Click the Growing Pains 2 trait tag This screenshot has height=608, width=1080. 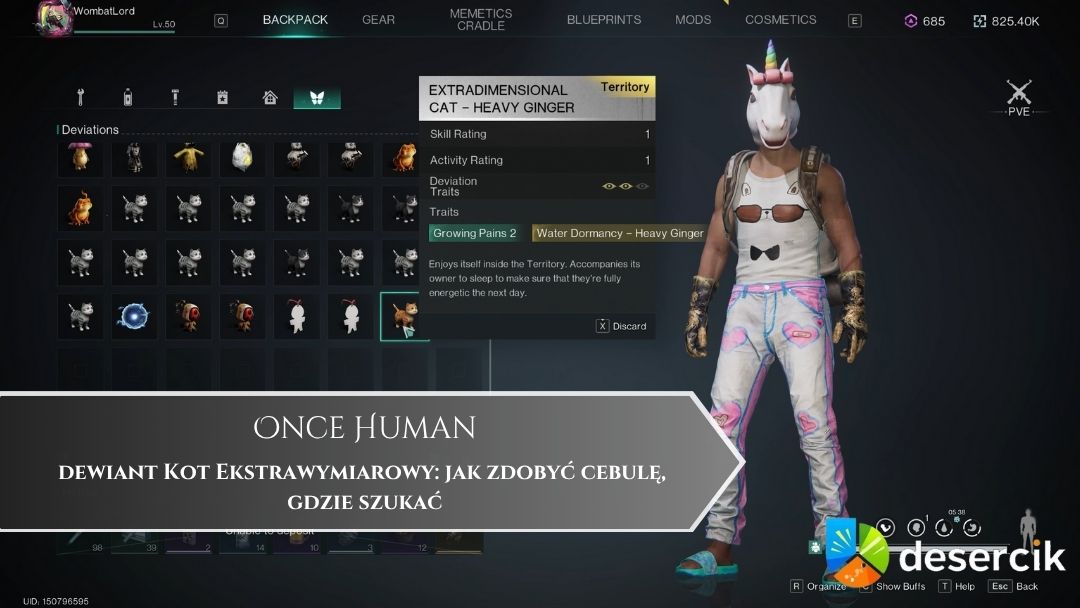coord(474,233)
